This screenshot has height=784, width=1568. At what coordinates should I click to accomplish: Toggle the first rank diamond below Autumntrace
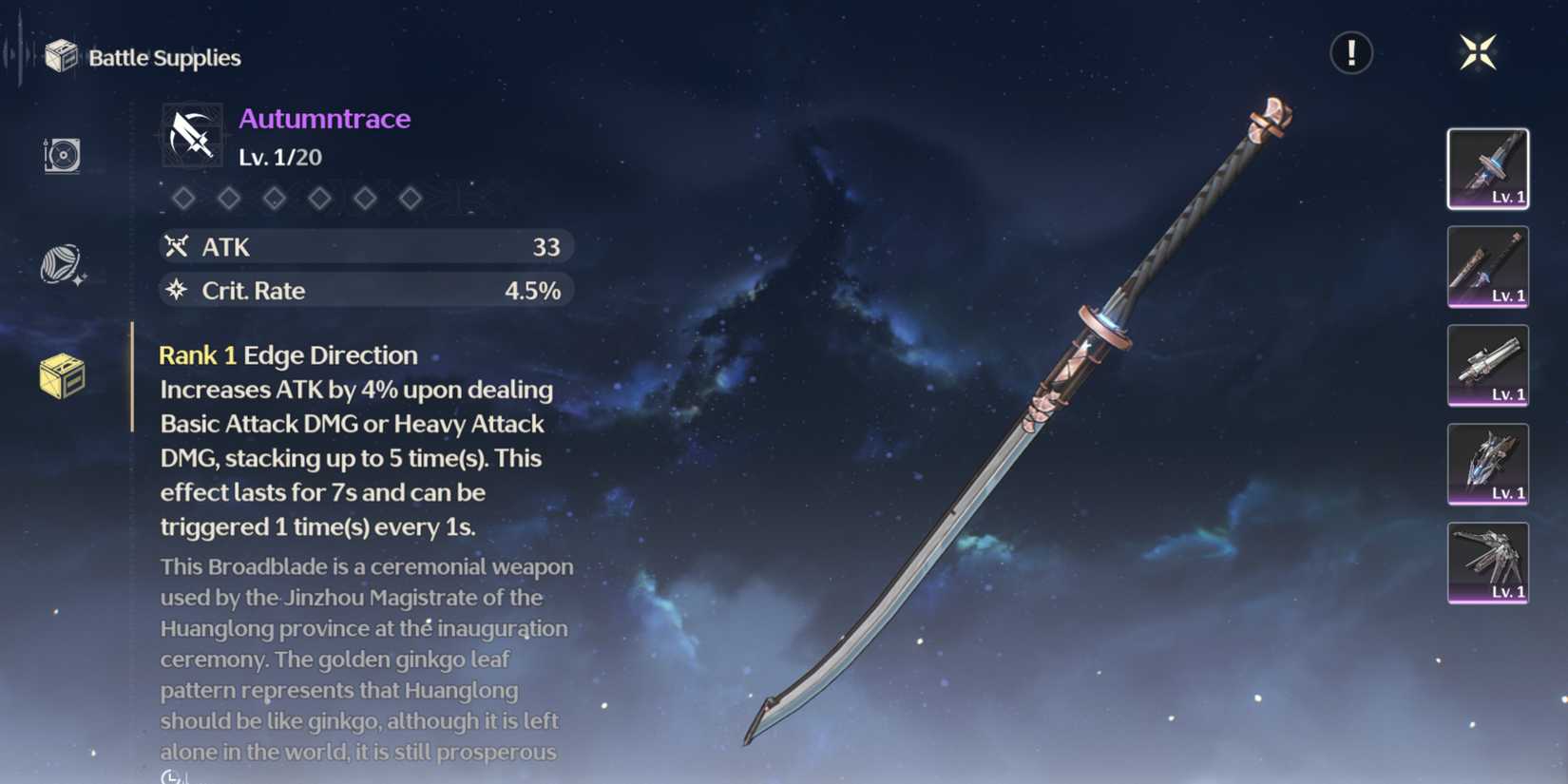184,198
